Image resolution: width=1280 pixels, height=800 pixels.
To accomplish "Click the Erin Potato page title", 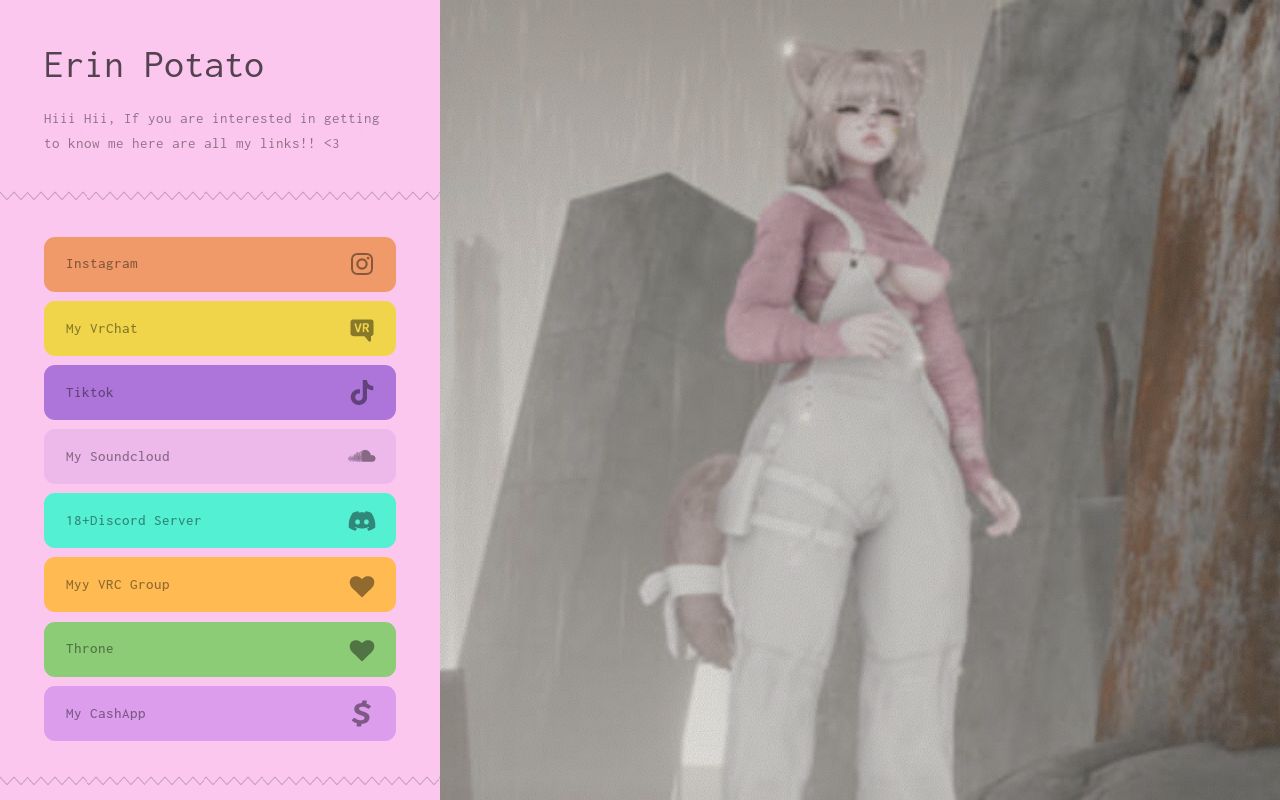I will pyautogui.click(x=153, y=65).
